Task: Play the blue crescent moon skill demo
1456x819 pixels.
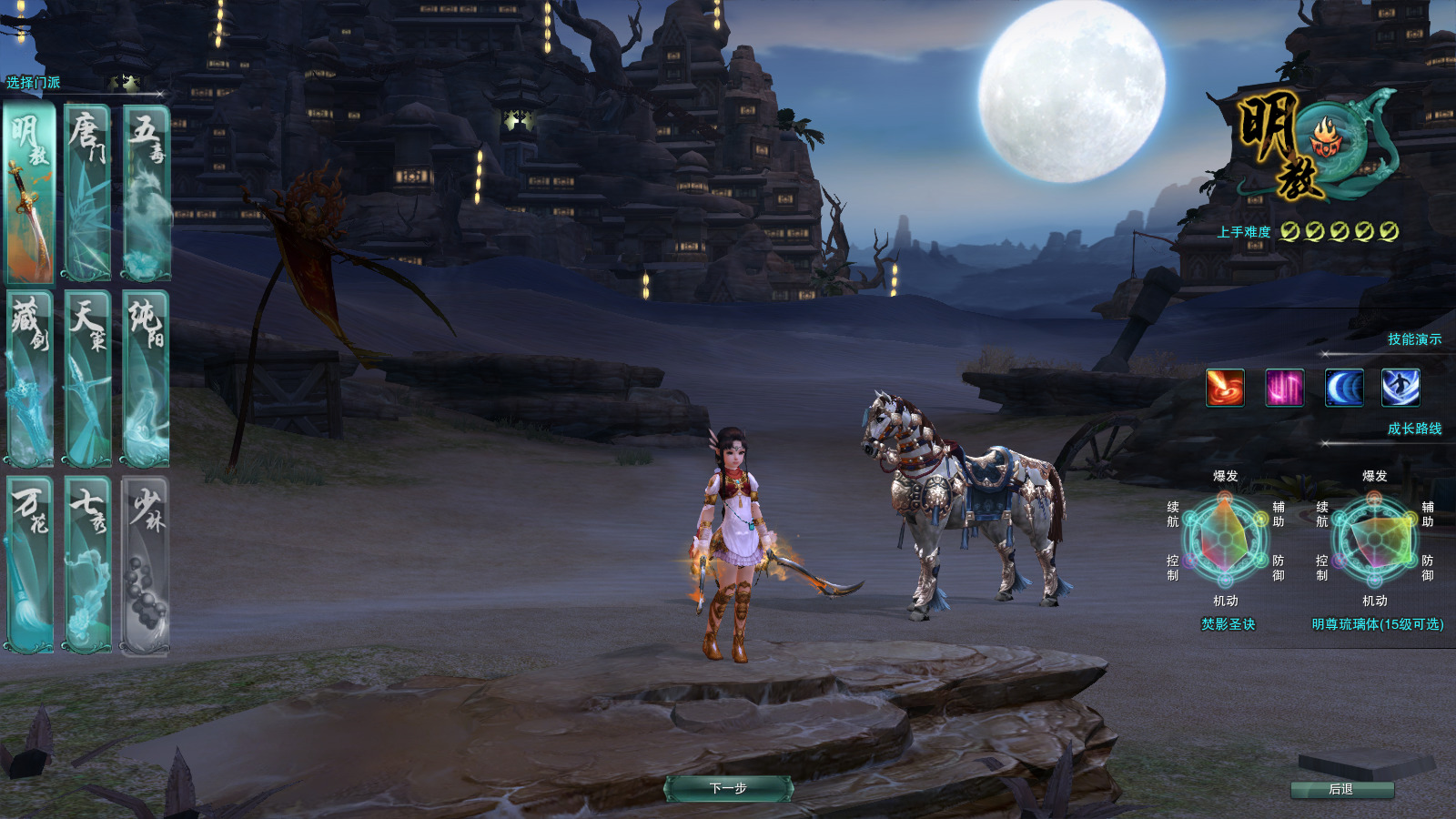Action: tap(1343, 388)
